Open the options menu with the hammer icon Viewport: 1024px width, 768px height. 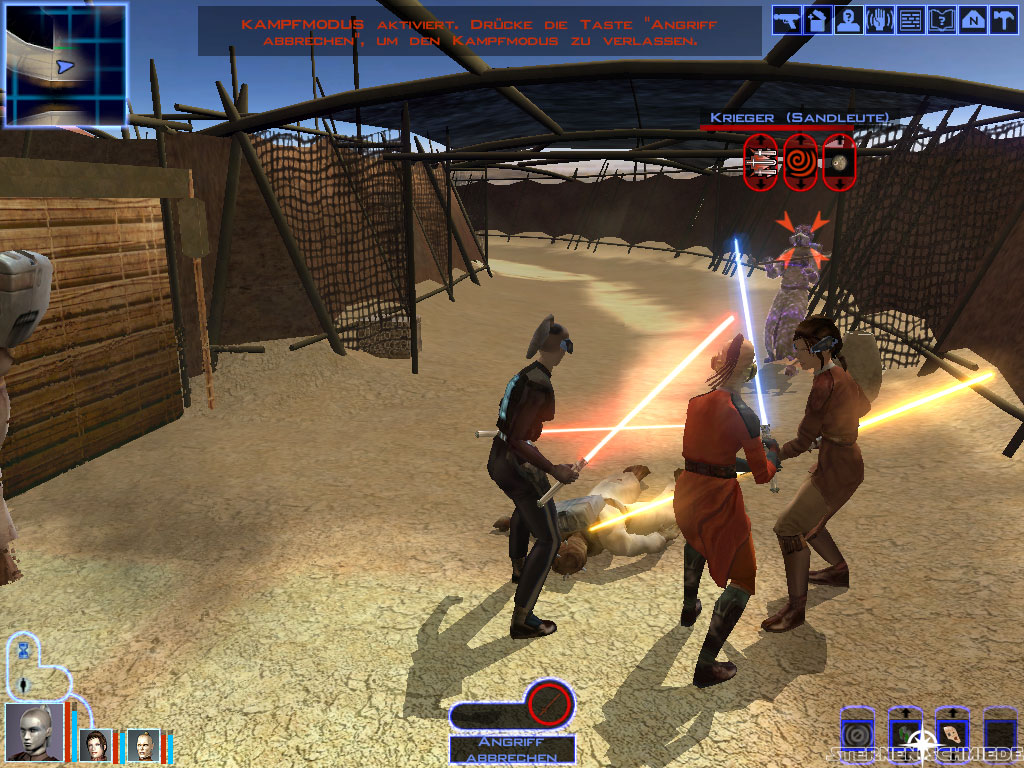click(1002, 19)
